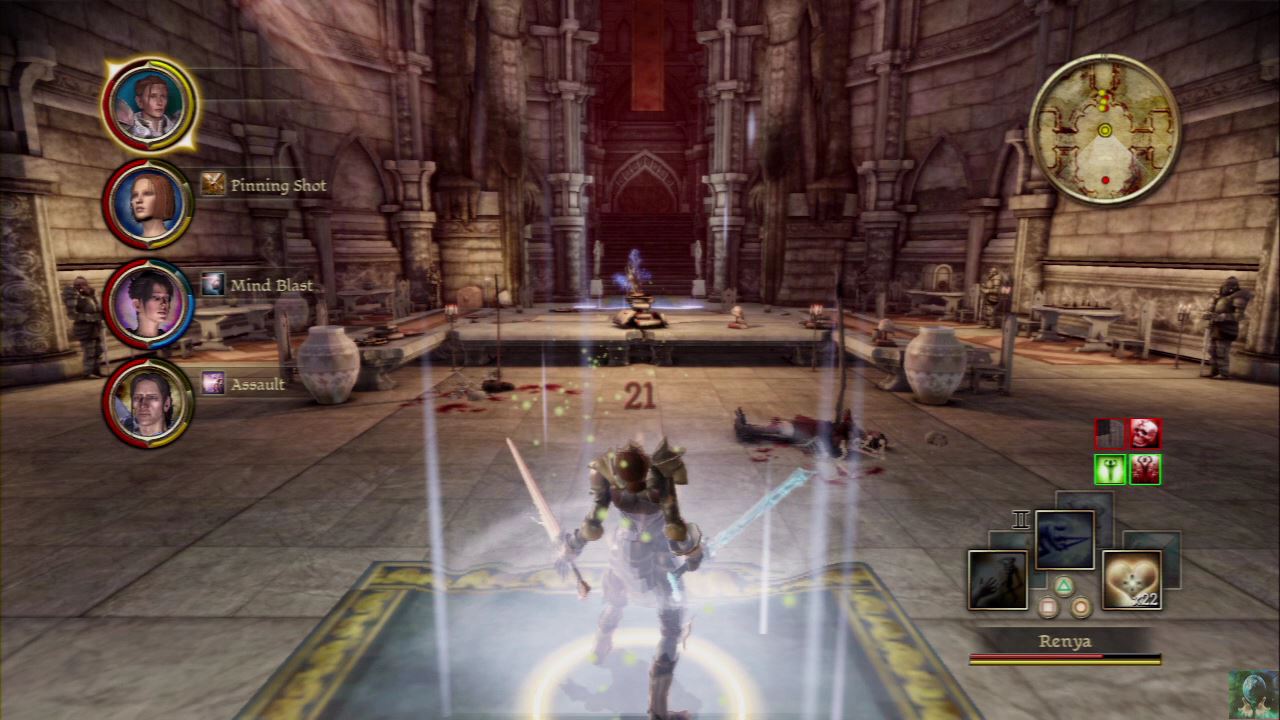Switch to the bottom party member portrait
This screenshot has height=720, width=1280.
[147, 402]
